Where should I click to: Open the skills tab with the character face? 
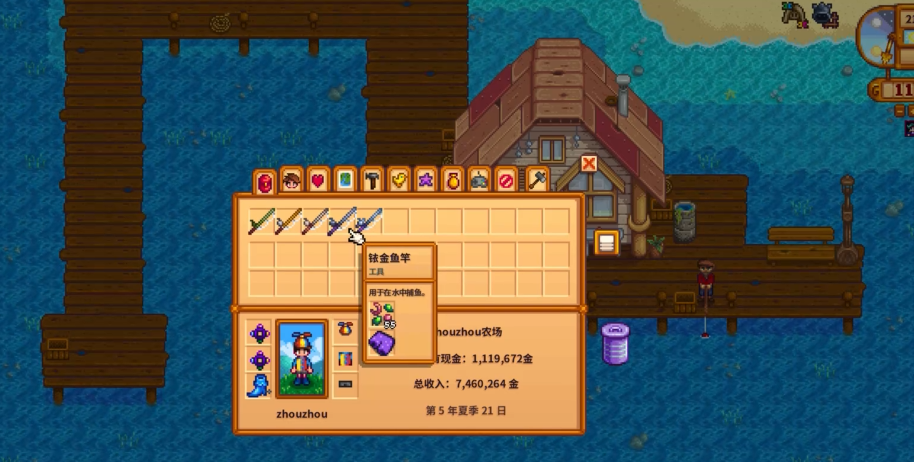point(291,181)
